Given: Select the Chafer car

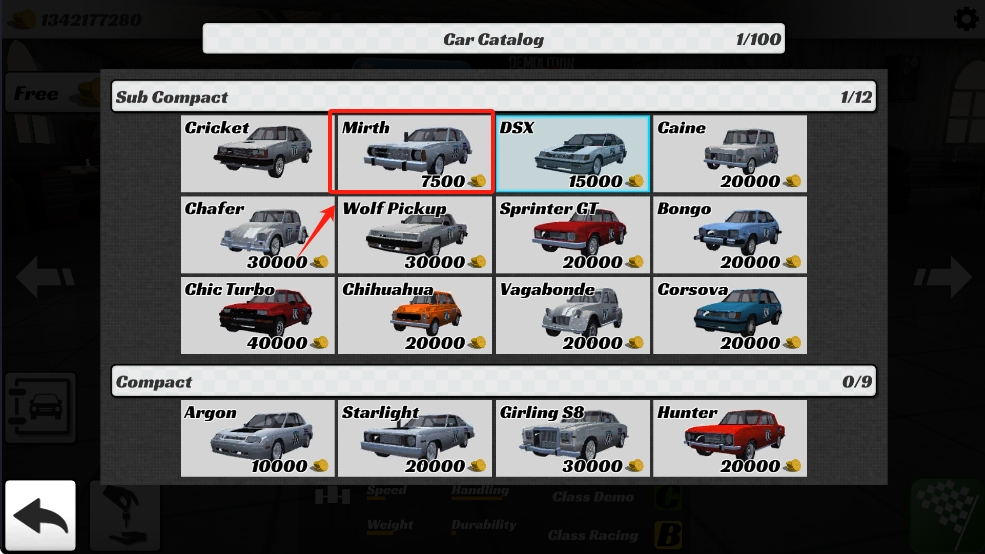Looking at the screenshot, I should [x=258, y=234].
